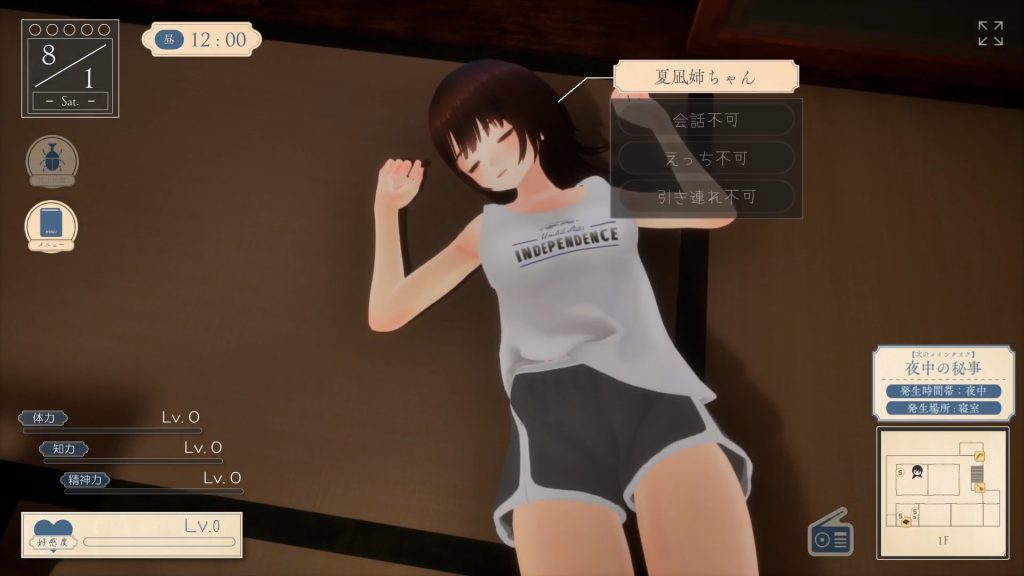Select the 引き連れ不可 option
1024x576 pixels.
tap(706, 196)
